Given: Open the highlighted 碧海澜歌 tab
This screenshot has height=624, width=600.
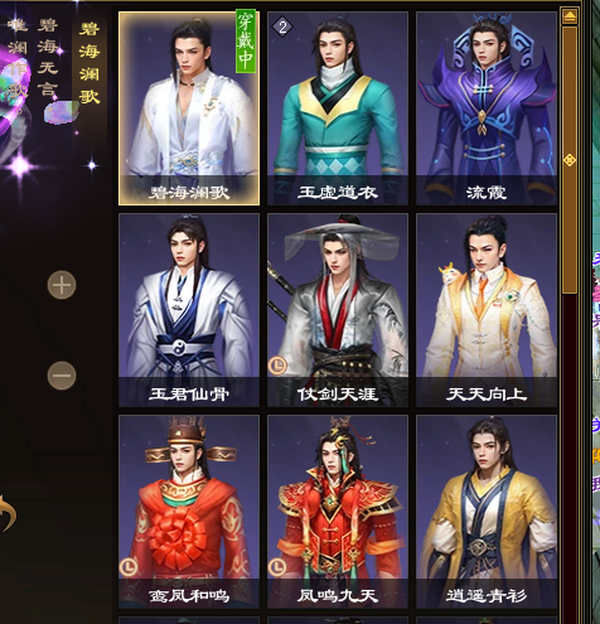Looking at the screenshot, I should pos(90,62).
